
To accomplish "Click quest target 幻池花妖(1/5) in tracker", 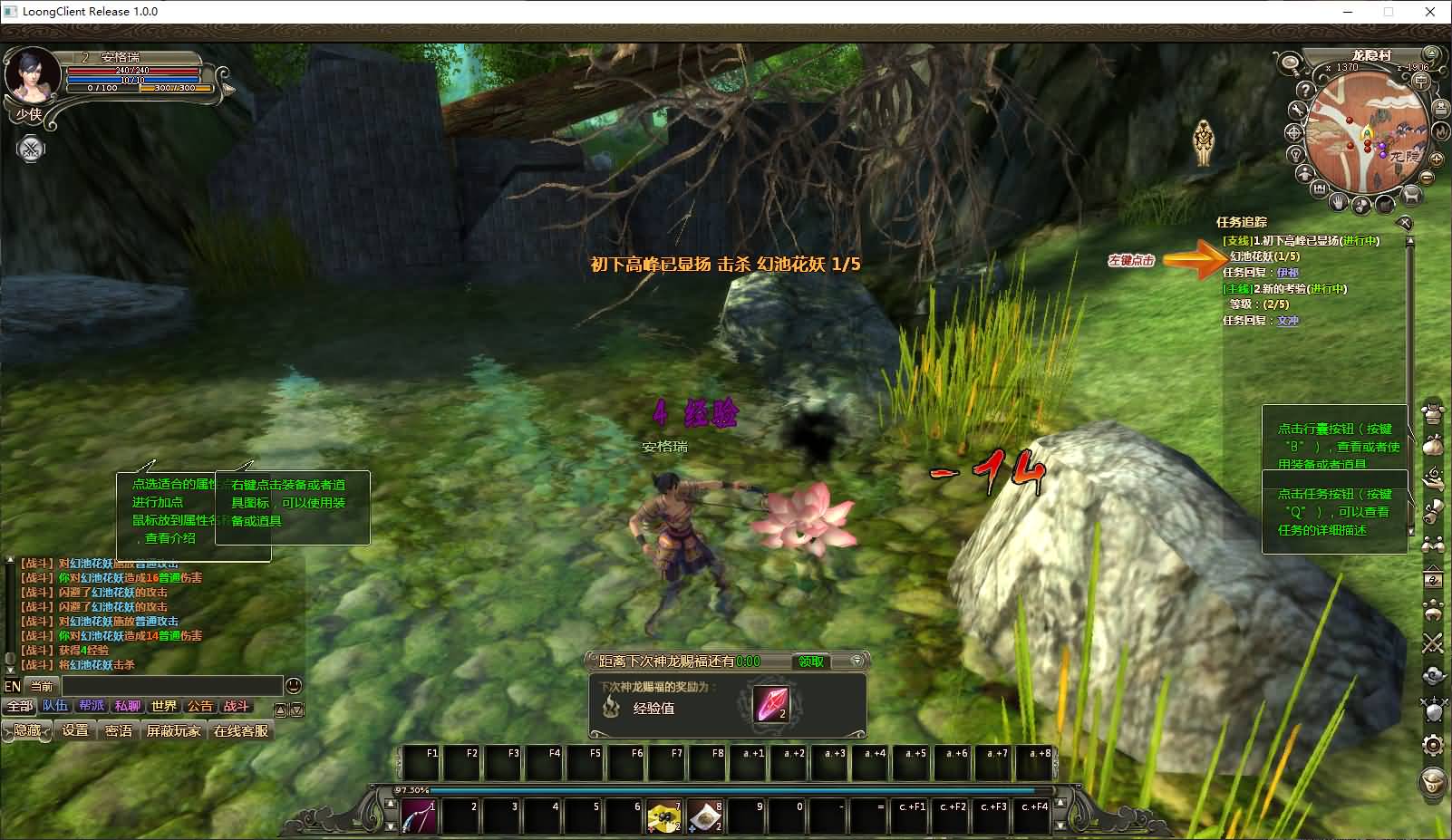I will click(1264, 256).
